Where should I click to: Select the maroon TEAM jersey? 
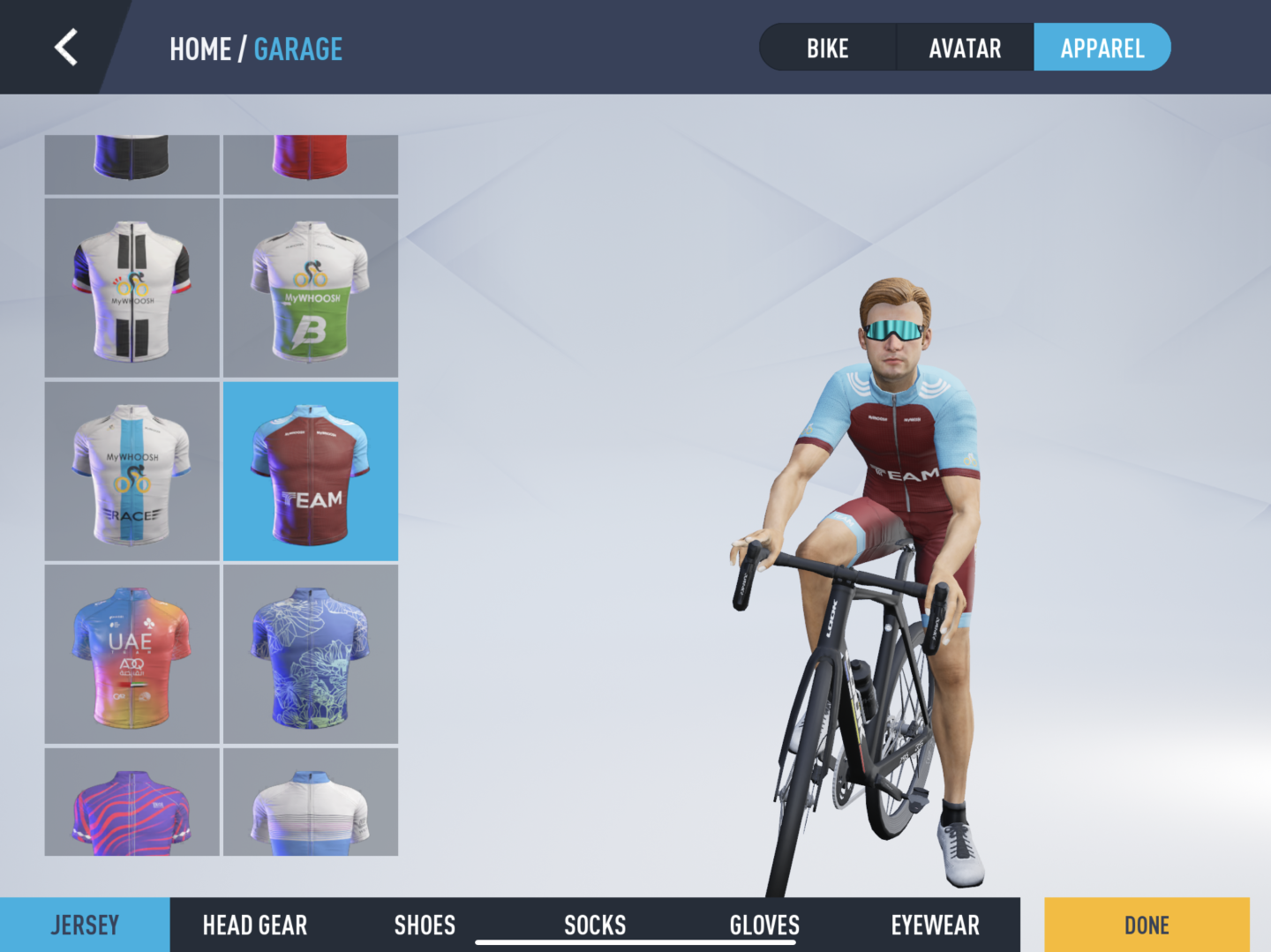click(311, 472)
